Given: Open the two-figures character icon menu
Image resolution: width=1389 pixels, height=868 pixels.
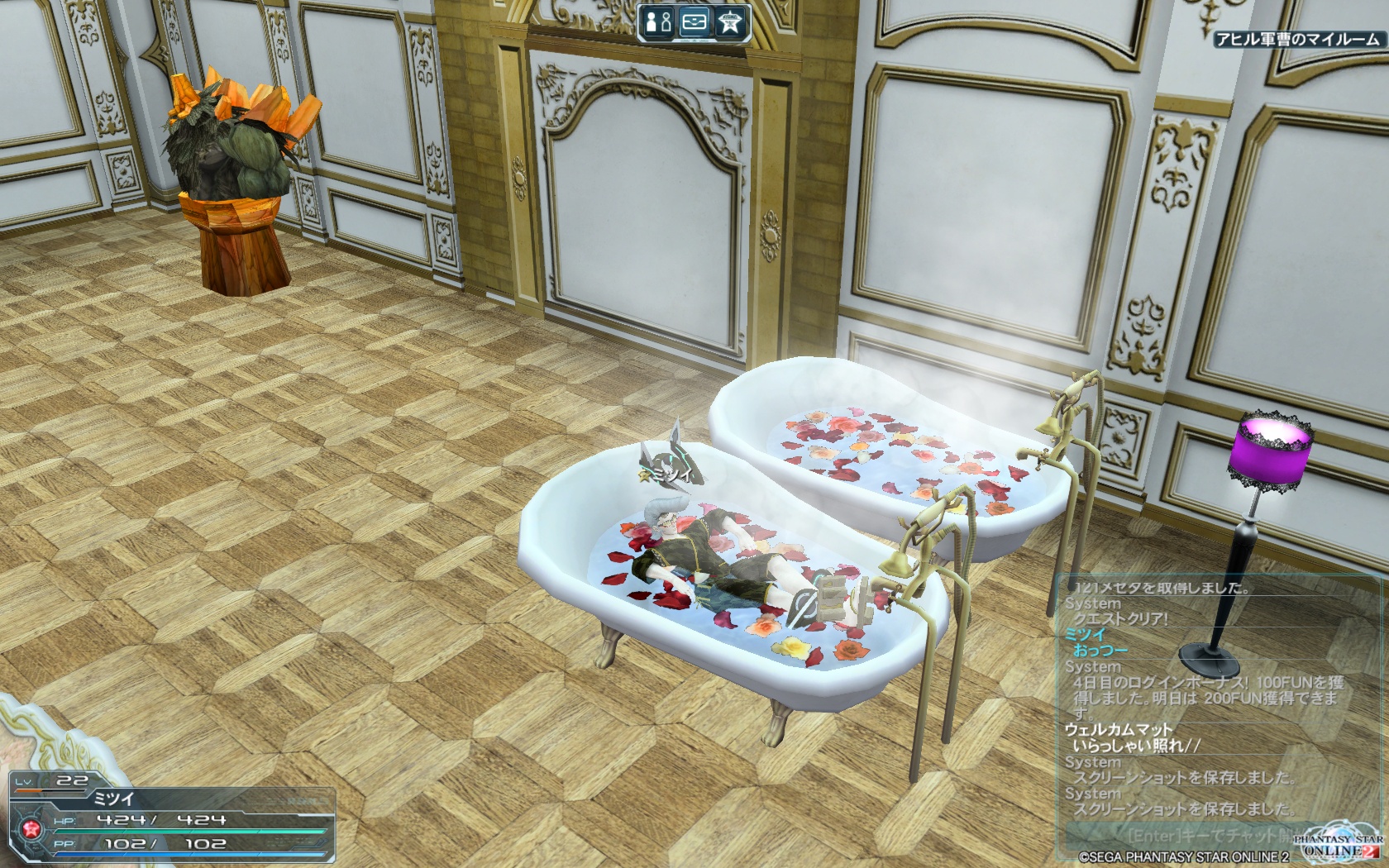Looking at the screenshot, I should point(659,22).
